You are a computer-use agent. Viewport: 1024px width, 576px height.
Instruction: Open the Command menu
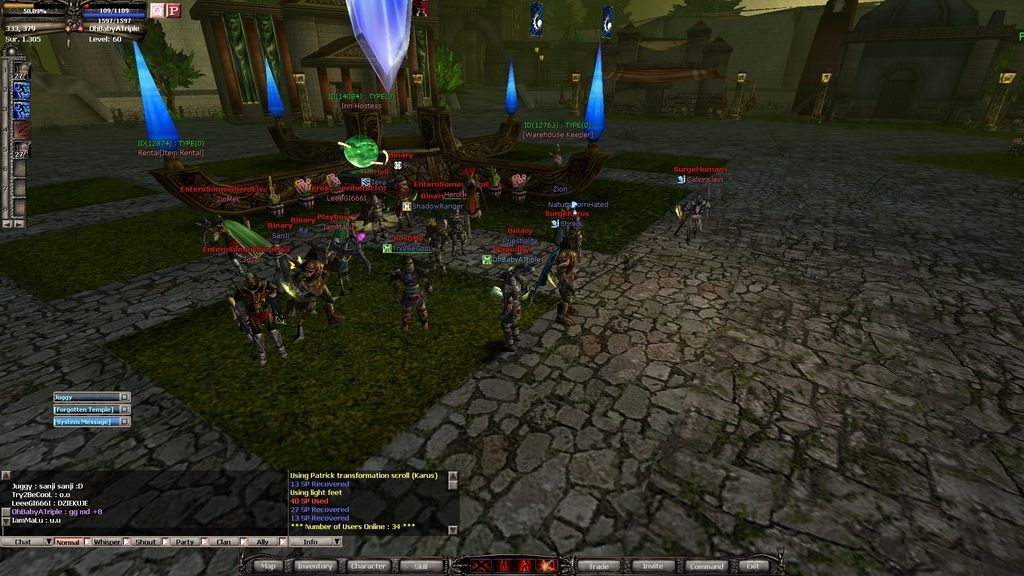point(706,566)
